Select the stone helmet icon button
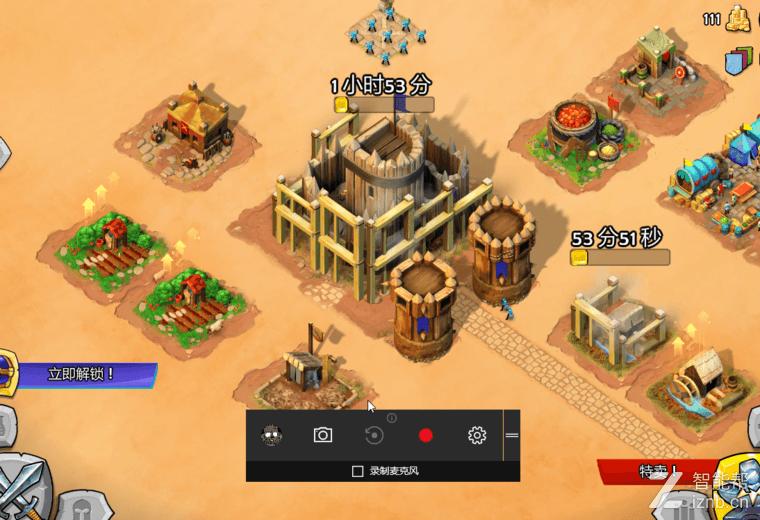 pos(82,506)
